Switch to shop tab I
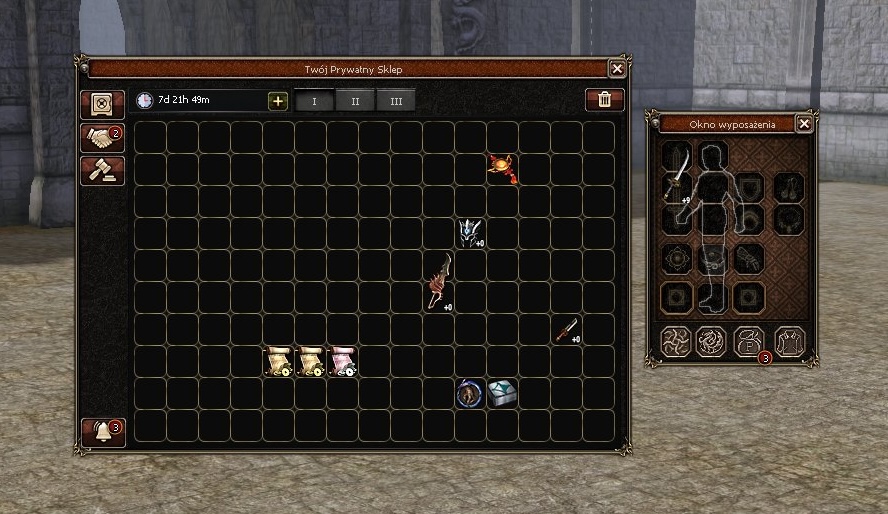The width and height of the screenshot is (888, 514). 314,101
